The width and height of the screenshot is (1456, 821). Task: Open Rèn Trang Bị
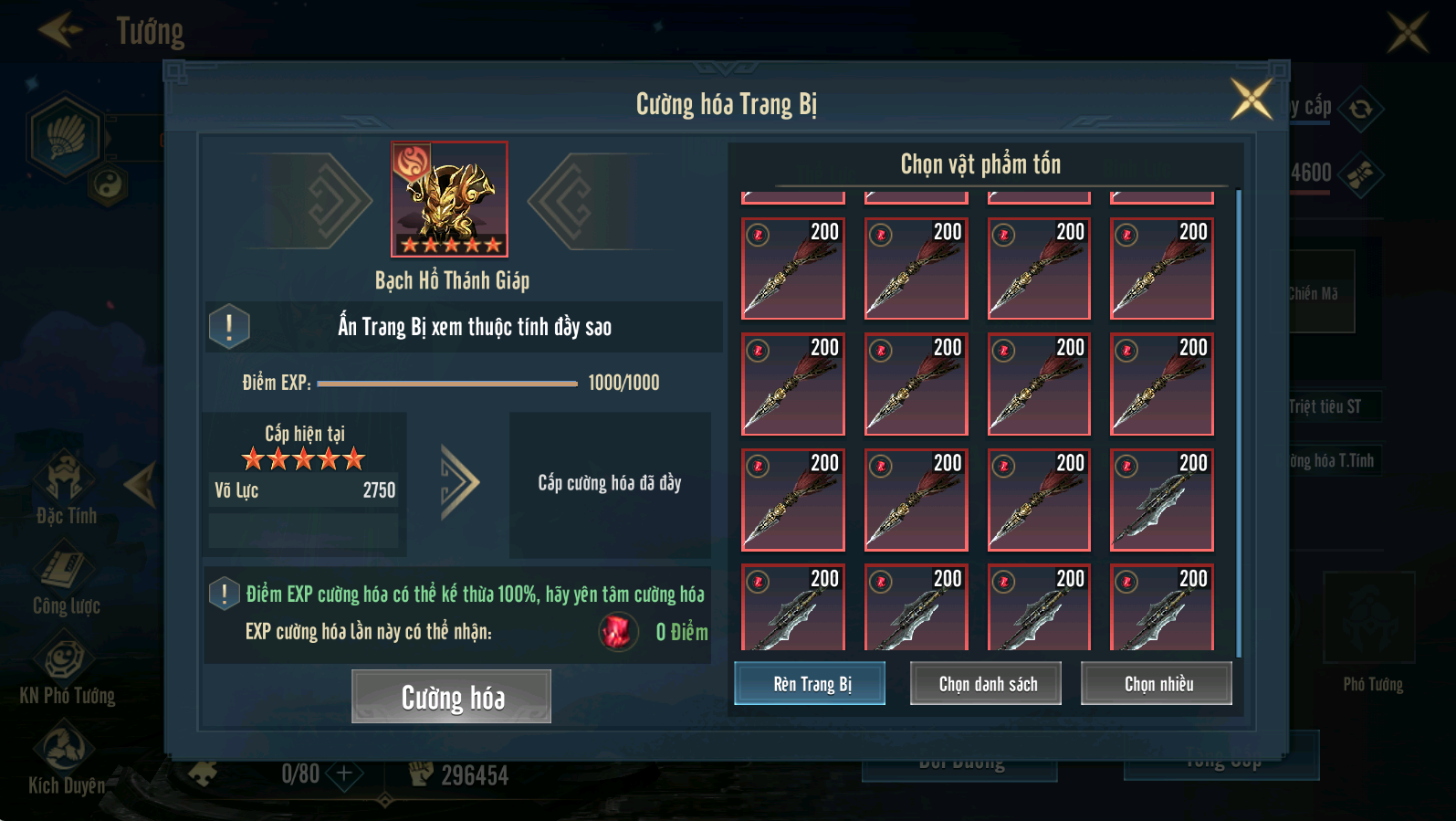tap(810, 683)
